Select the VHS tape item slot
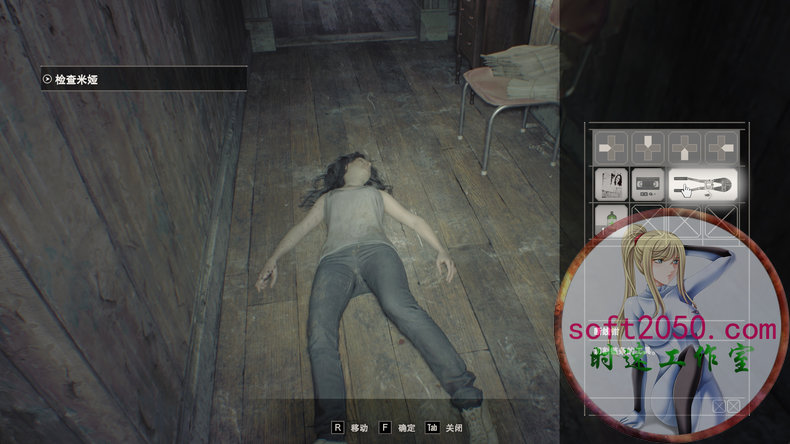This screenshot has height=444, width=790. tap(647, 184)
